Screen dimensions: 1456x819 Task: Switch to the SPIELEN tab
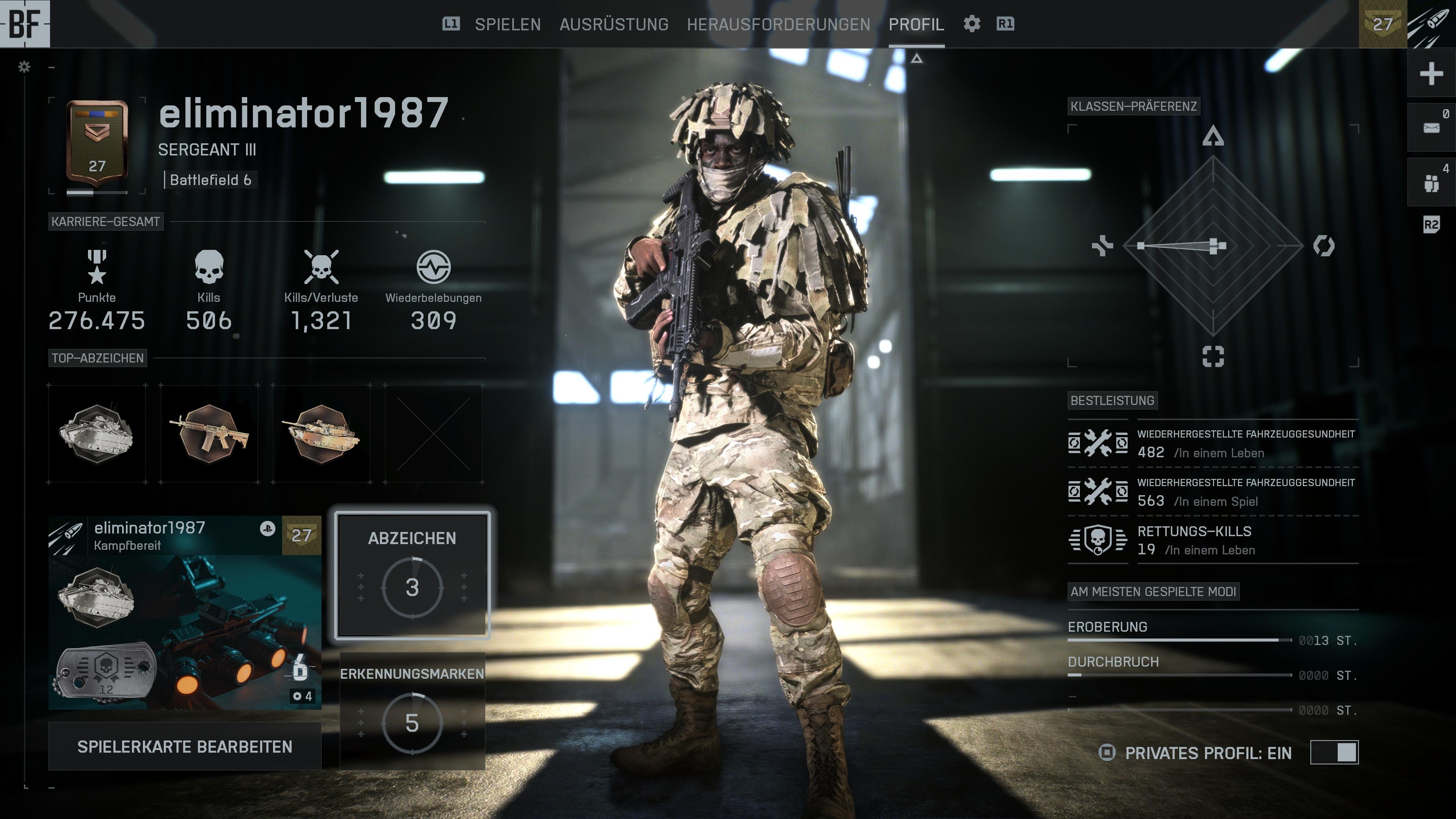point(508,24)
